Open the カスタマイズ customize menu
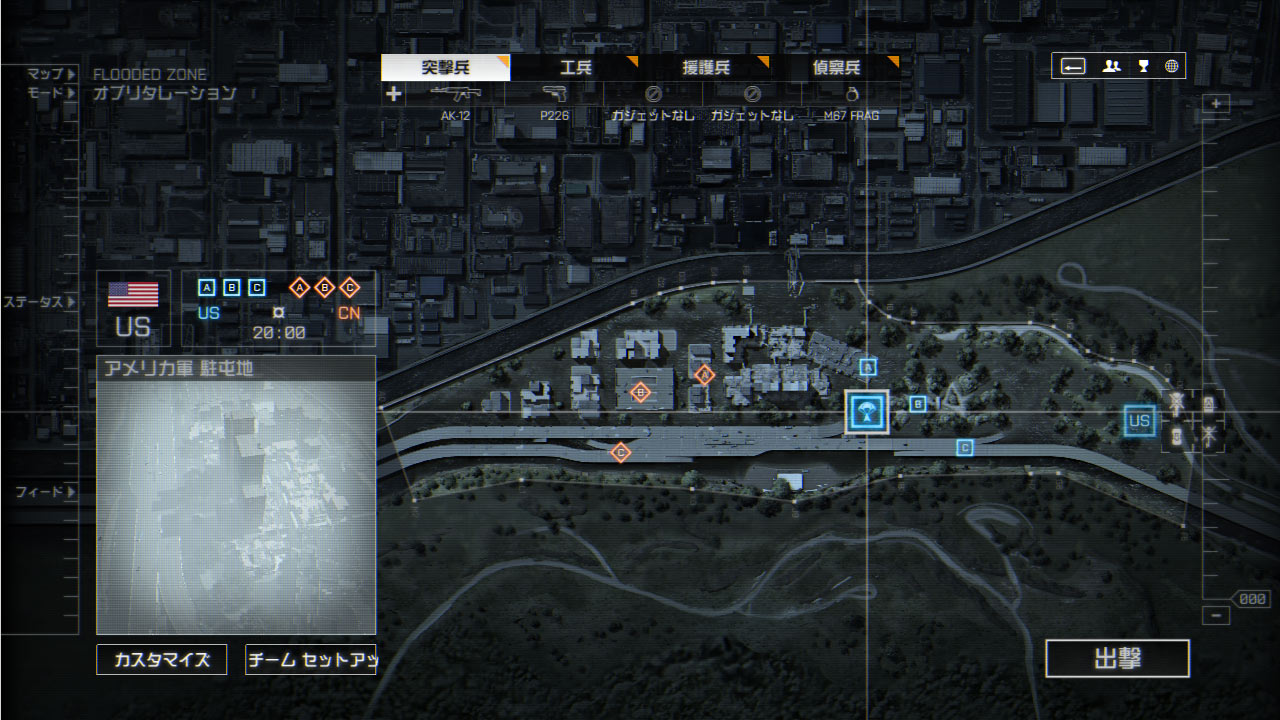Image resolution: width=1280 pixels, height=720 pixels. point(162,660)
